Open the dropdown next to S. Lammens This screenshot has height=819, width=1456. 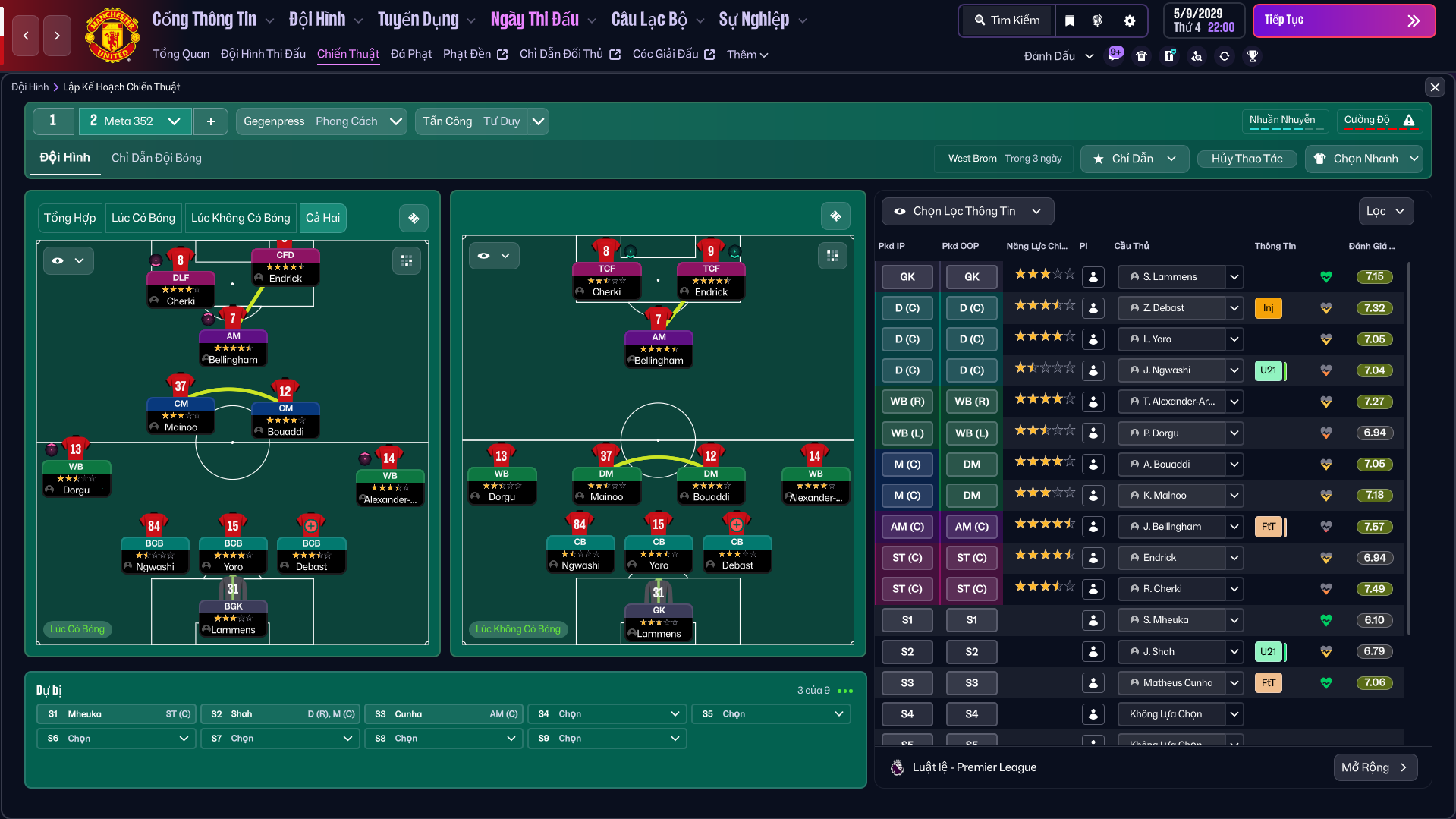click(x=1234, y=276)
